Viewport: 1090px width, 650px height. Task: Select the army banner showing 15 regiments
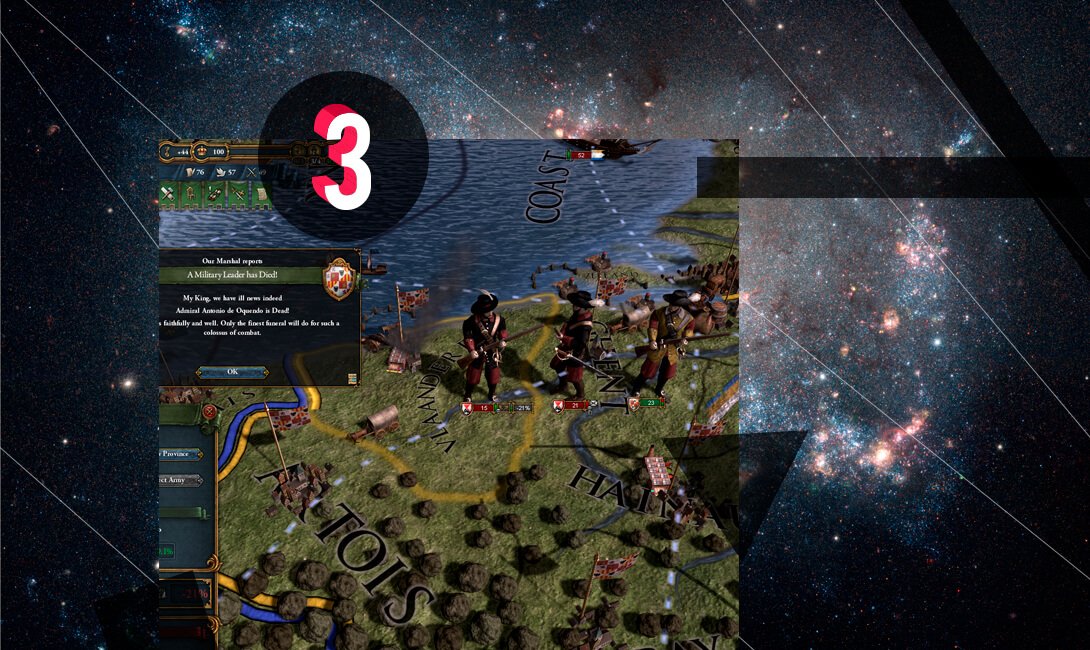pos(482,408)
